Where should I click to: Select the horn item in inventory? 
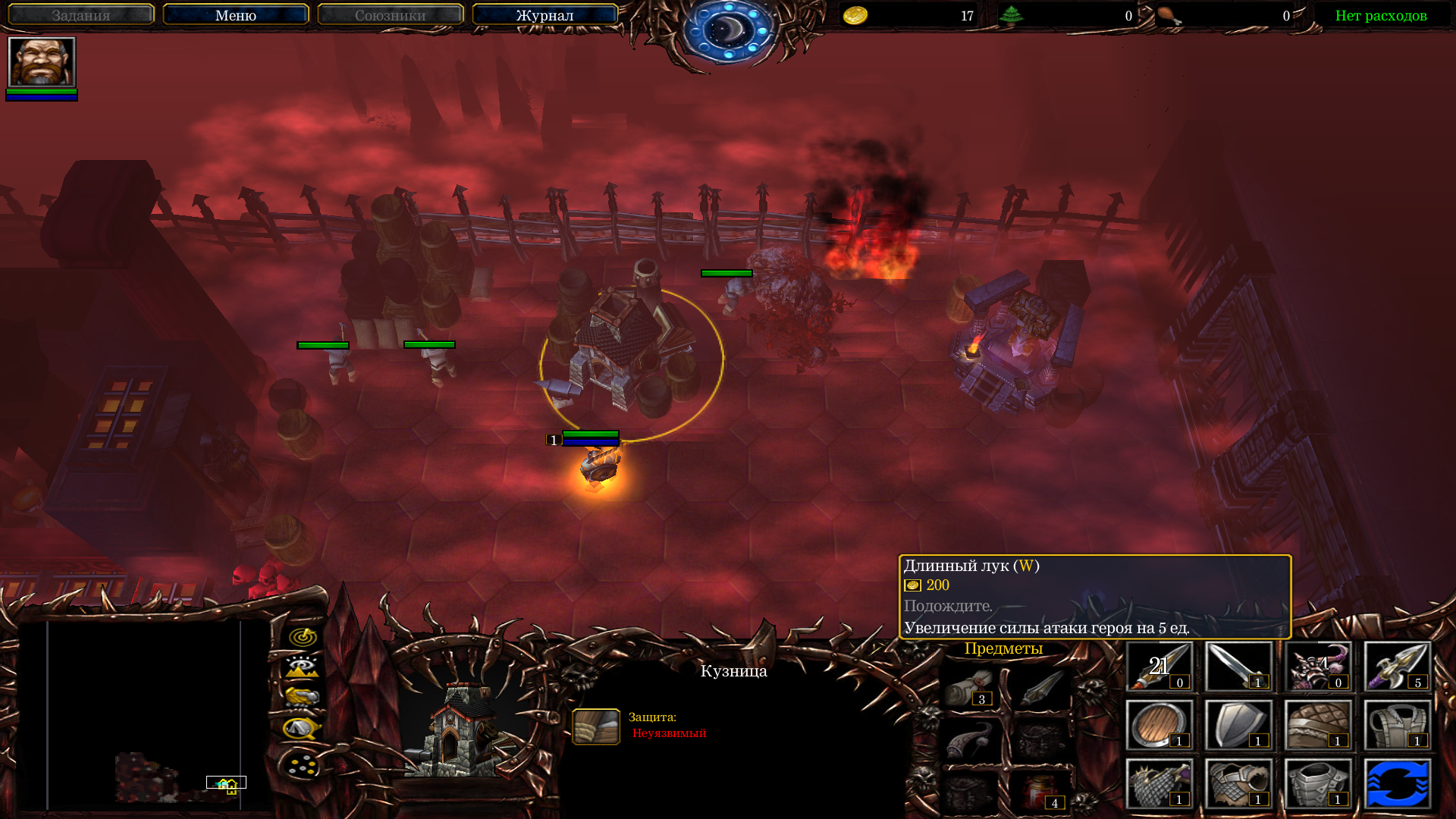pyautogui.click(x=971, y=739)
